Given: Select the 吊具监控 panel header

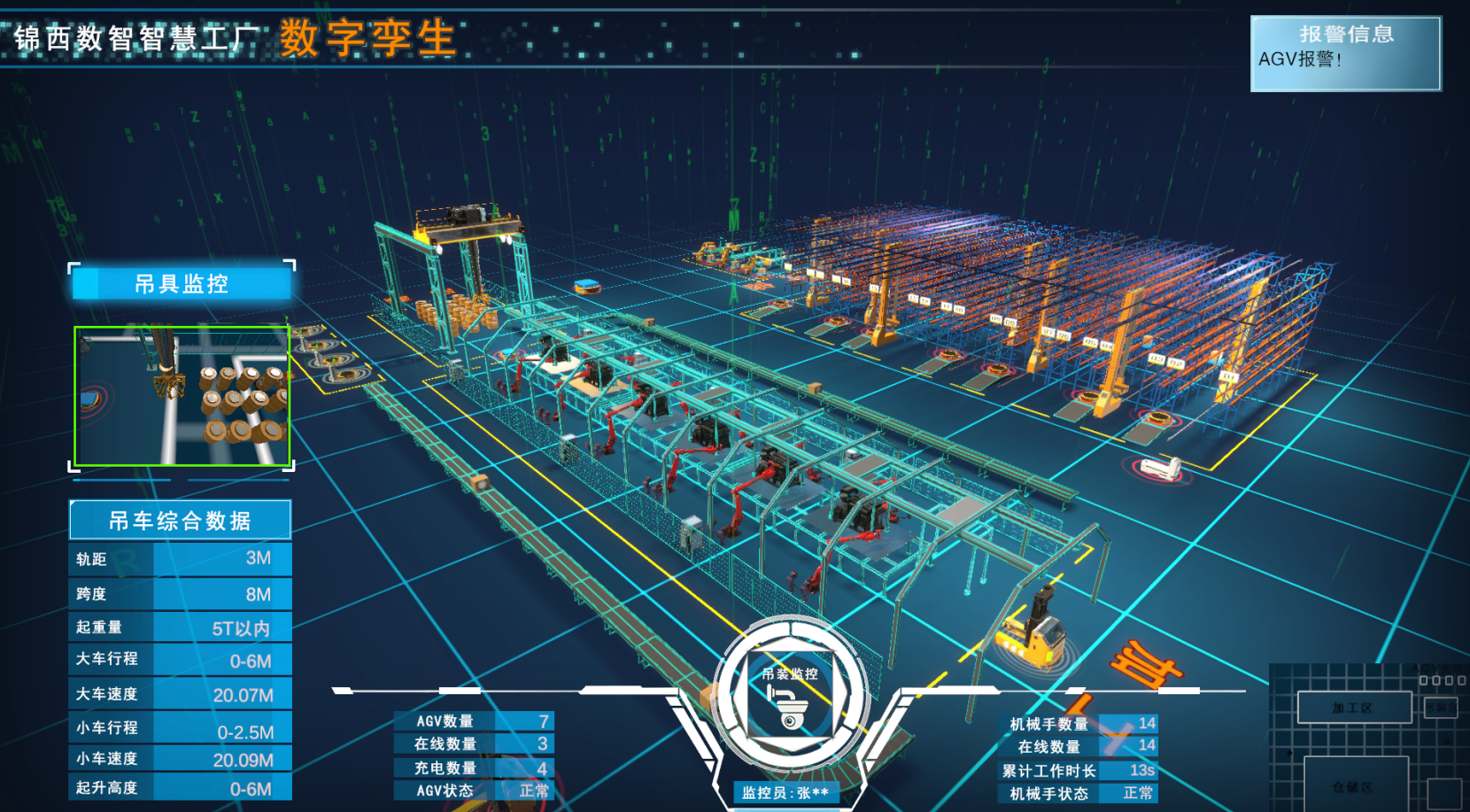Looking at the screenshot, I should (182, 283).
